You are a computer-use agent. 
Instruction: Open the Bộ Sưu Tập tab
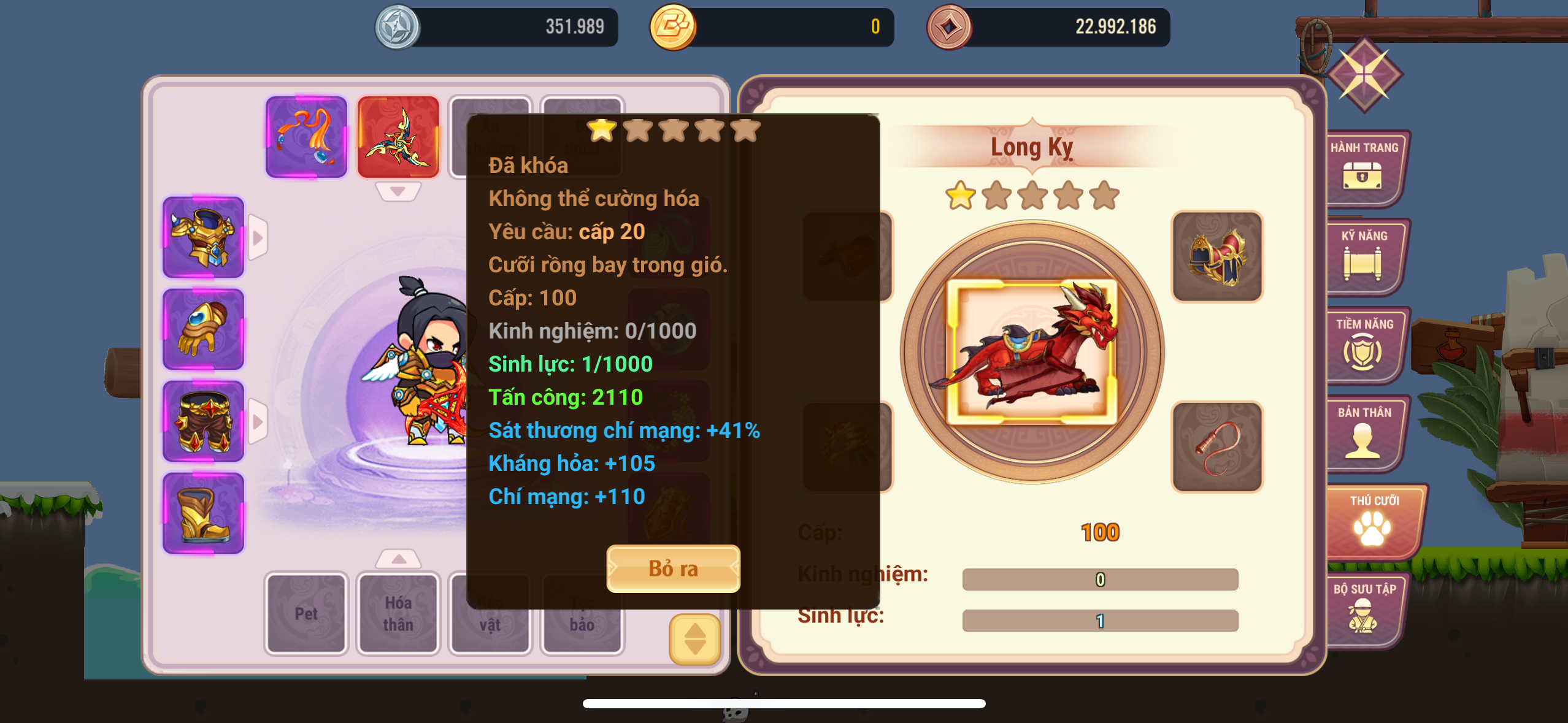(1364, 608)
